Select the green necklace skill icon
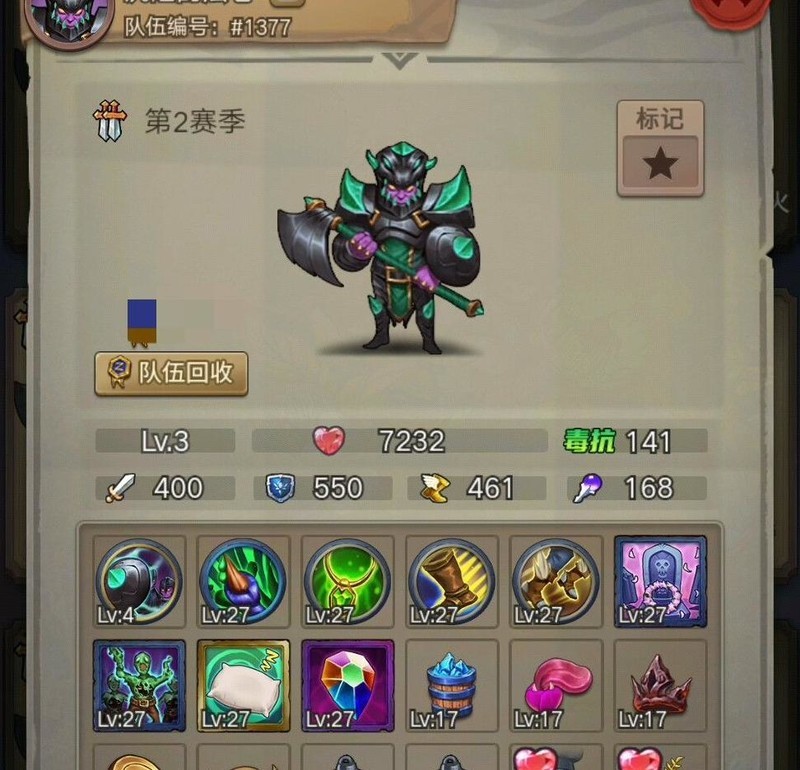This screenshot has height=770, width=800. click(x=347, y=582)
